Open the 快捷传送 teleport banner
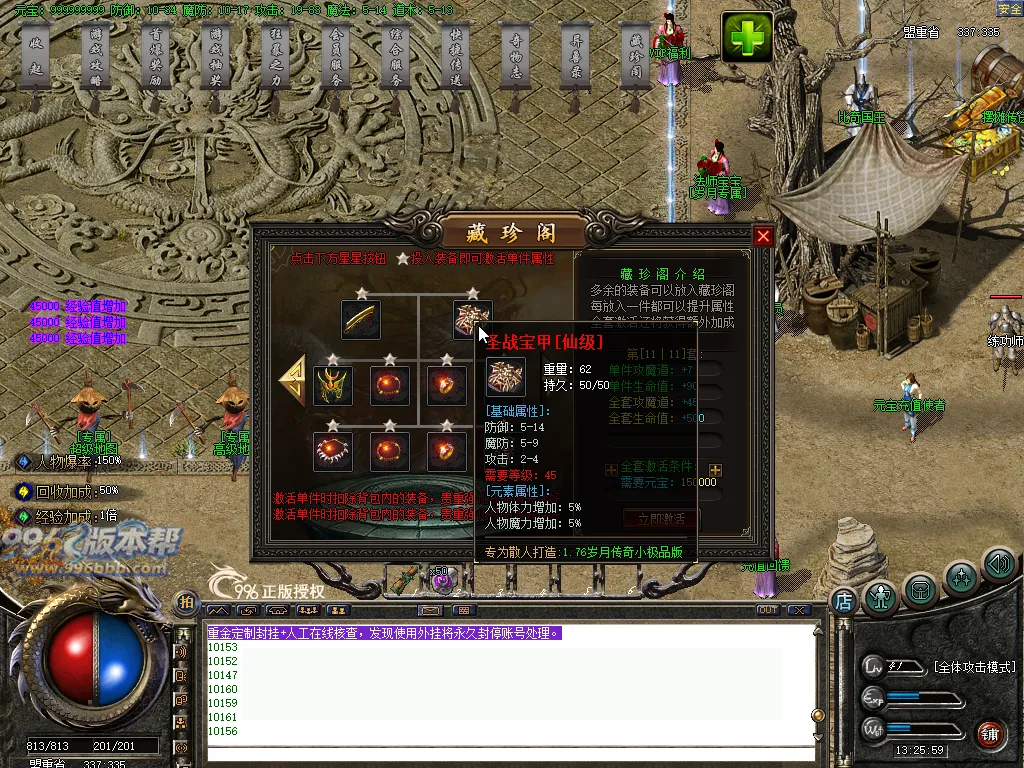The image size is (1024, 768). (x=456, y=65)
